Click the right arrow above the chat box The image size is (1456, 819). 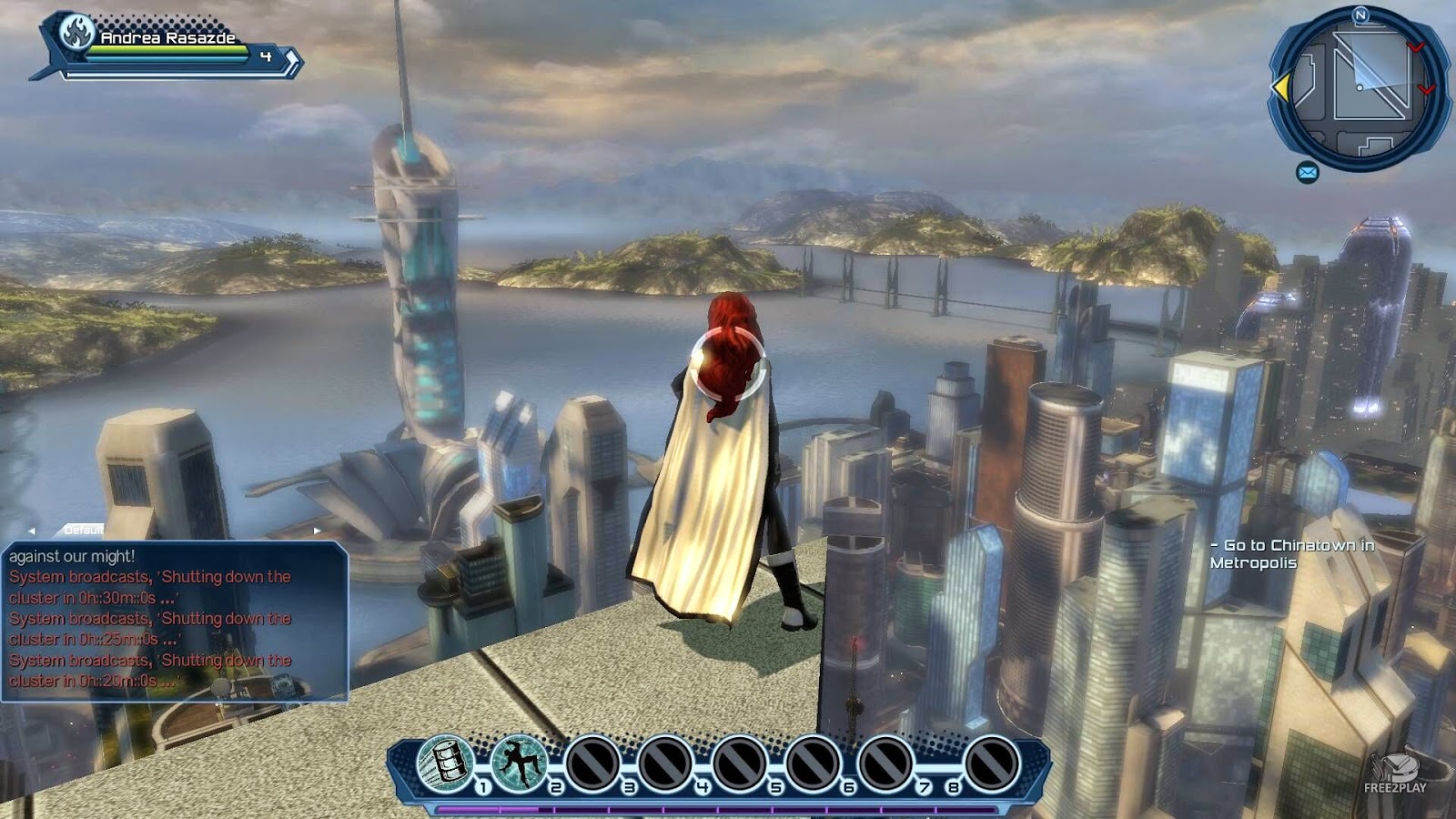pos(317,531)
